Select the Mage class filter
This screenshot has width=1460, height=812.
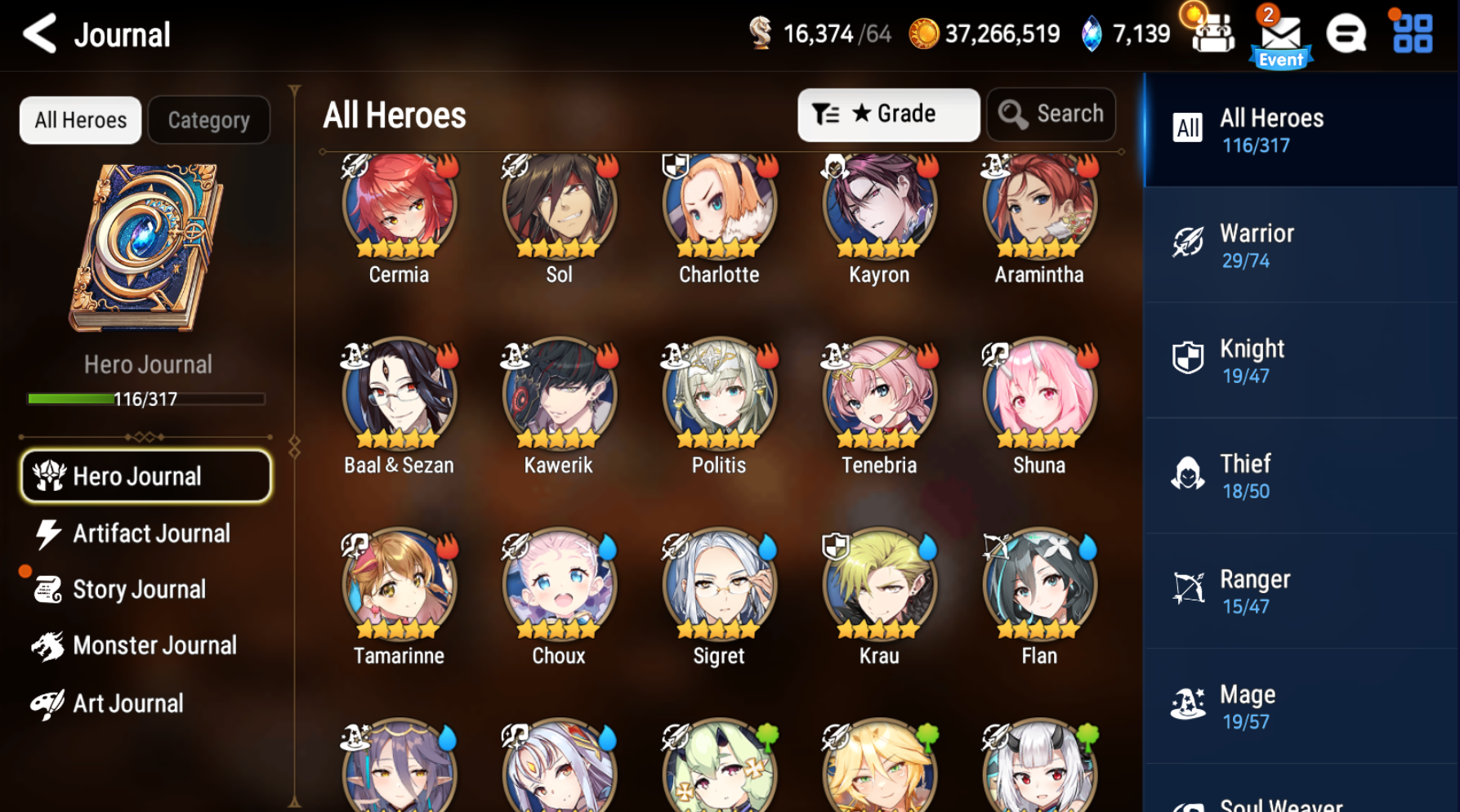point(1301,705)
